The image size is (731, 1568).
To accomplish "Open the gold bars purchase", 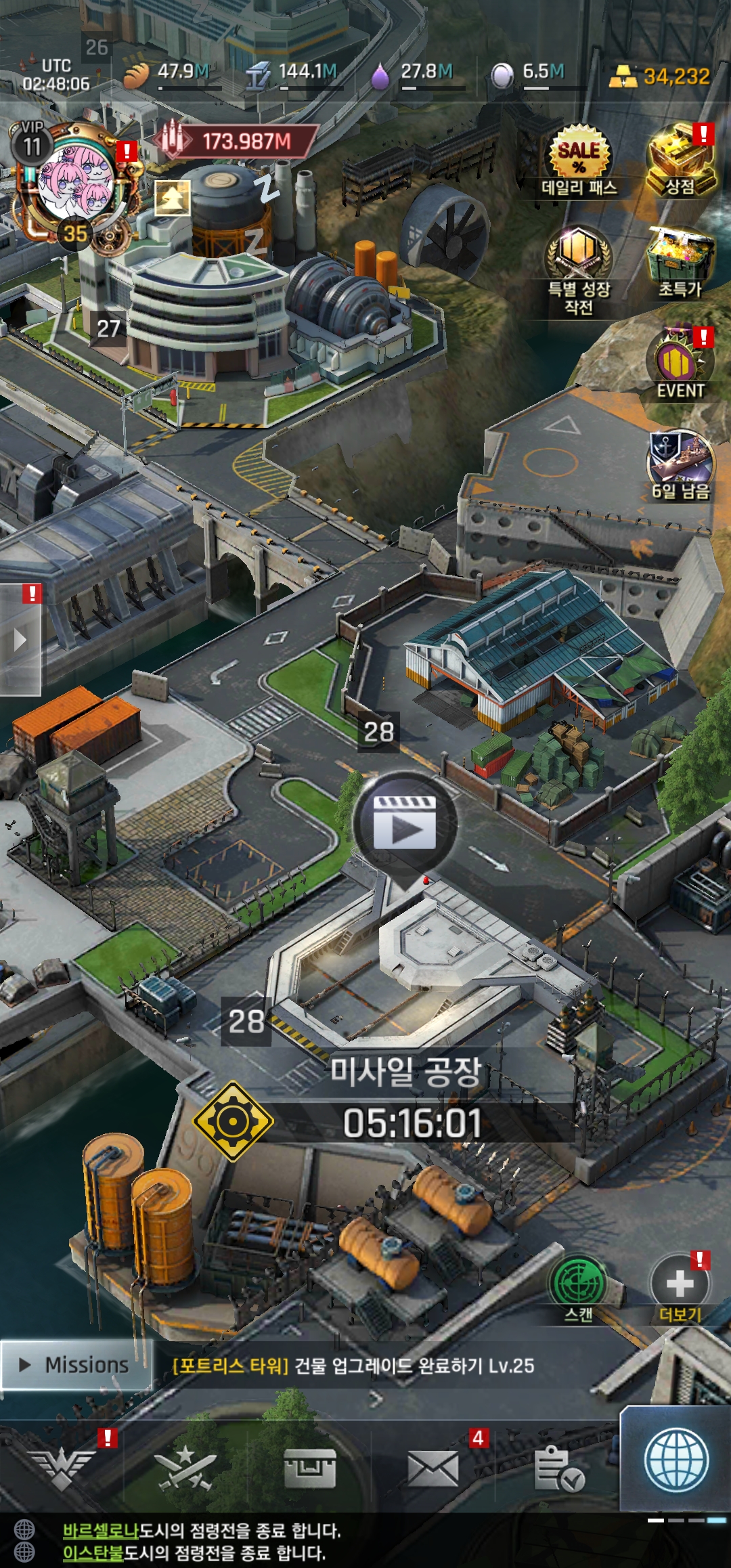I will click(x=659, y=76).
